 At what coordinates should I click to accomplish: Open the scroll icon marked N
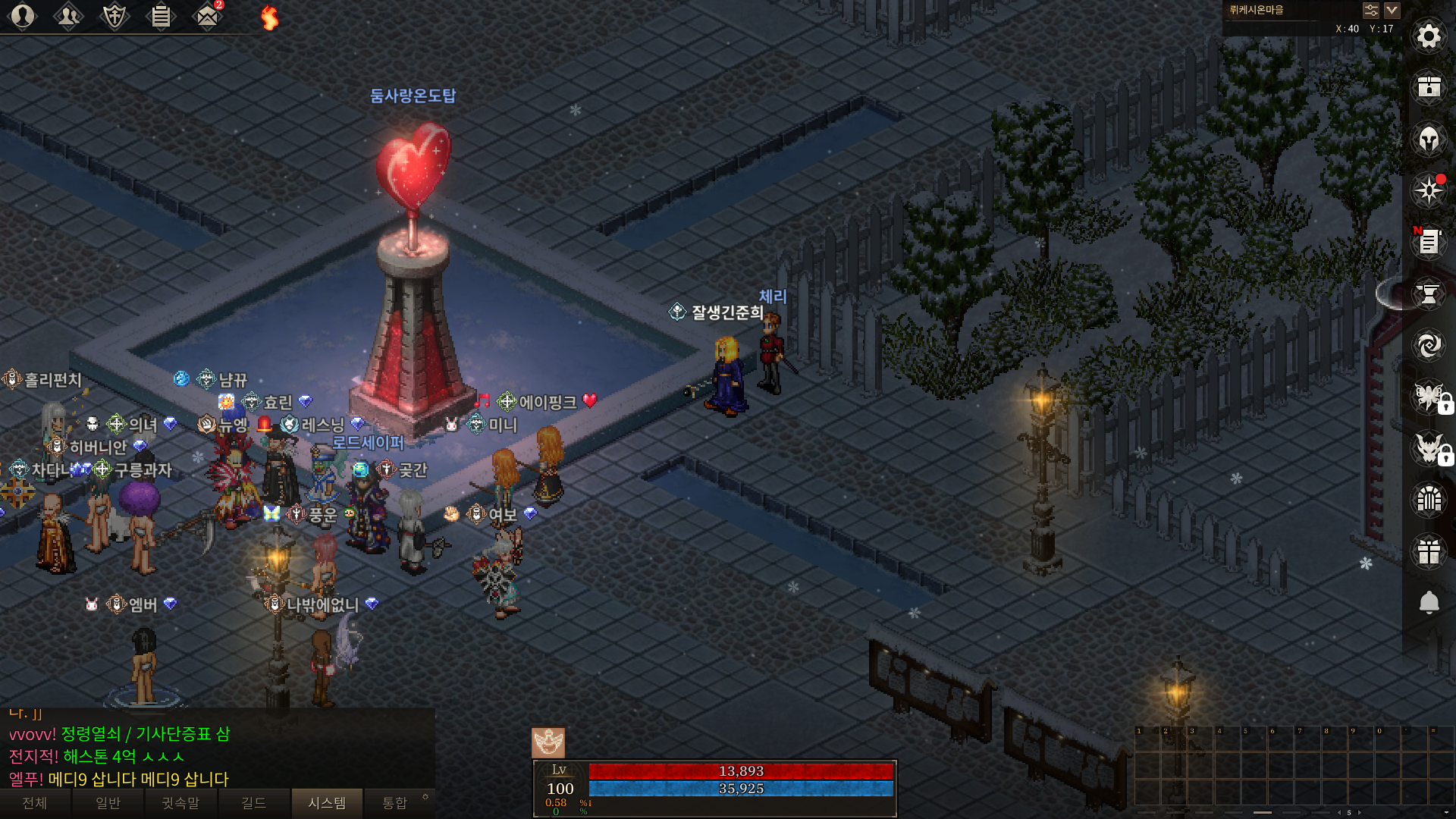(x=1429, y=243)
